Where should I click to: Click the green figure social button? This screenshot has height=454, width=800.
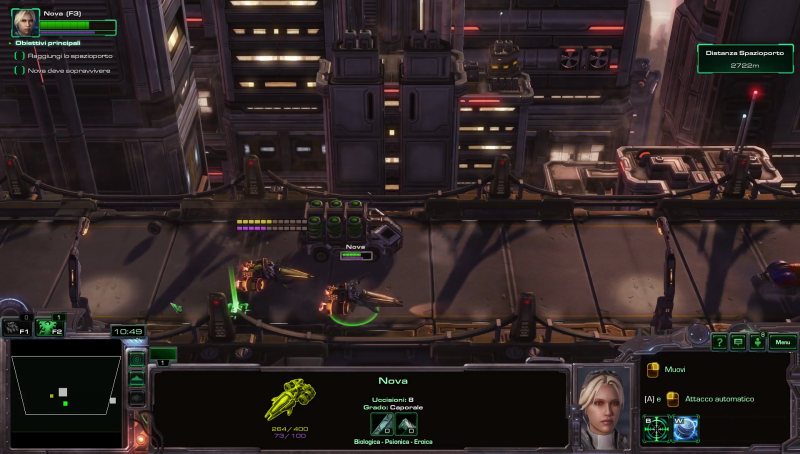[758, 342]
